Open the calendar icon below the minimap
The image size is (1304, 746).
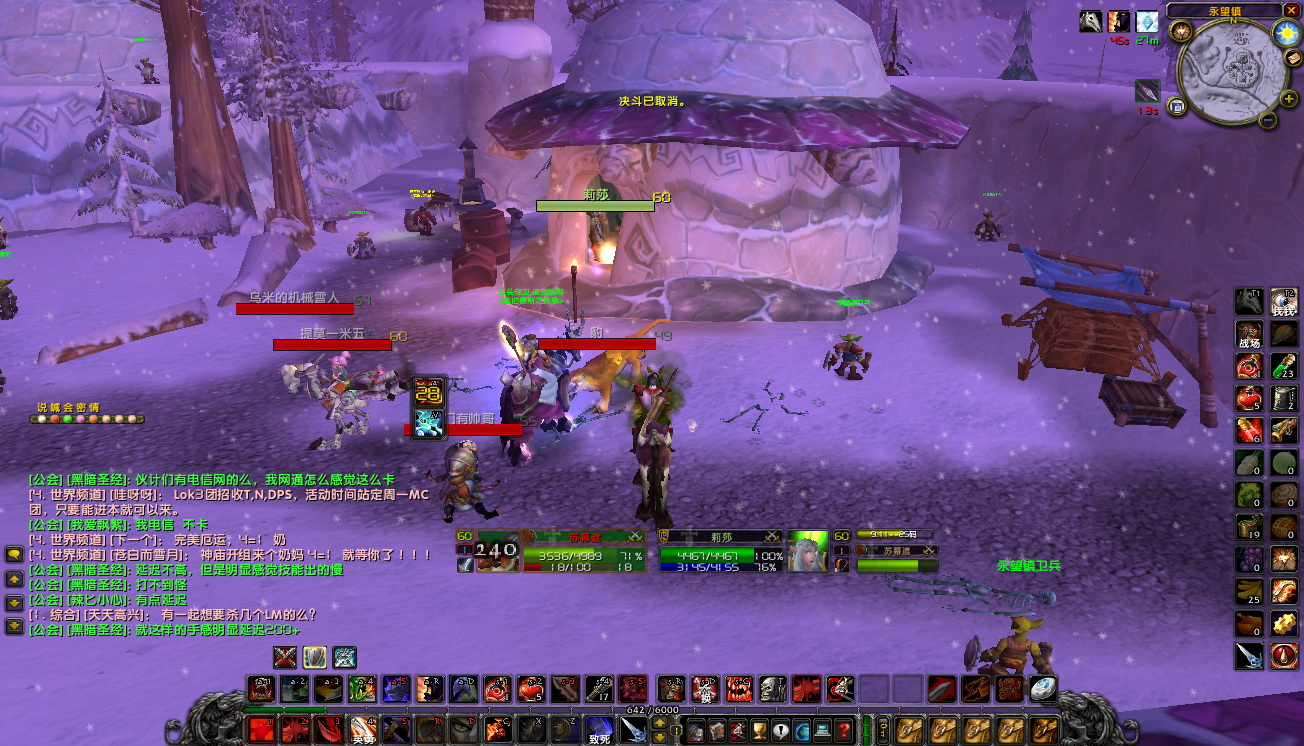pos(1177,107)
